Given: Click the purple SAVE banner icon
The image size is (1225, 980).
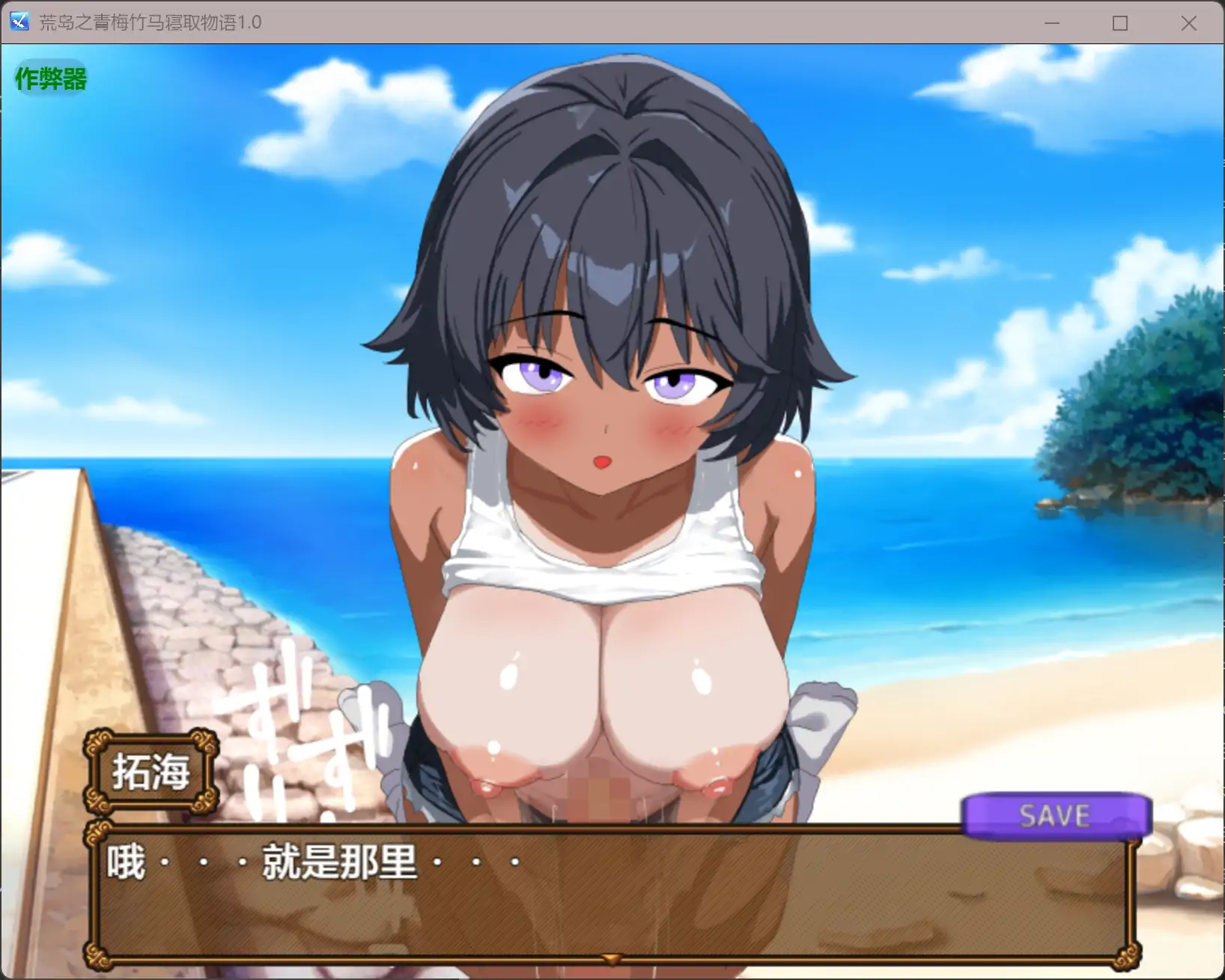Looking at the screenshot, I should (1055, 816).
